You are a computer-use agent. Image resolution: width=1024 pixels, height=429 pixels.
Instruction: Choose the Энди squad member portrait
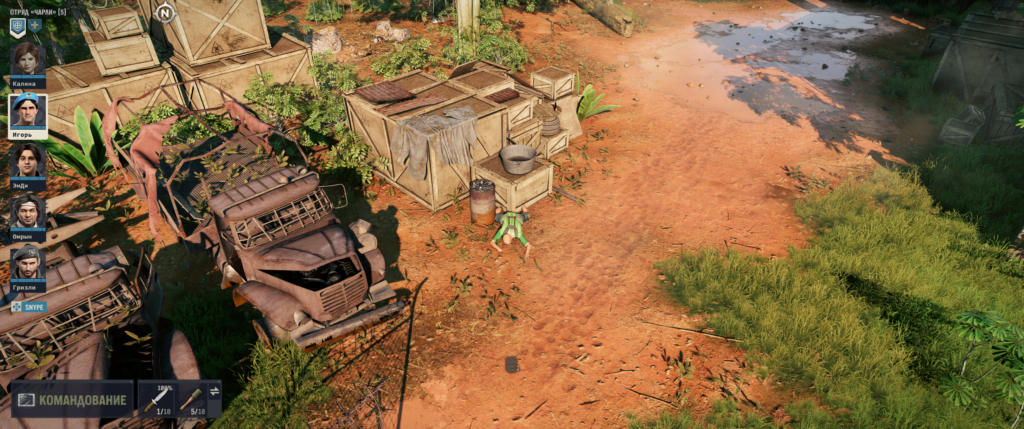(x=27, y=161)
